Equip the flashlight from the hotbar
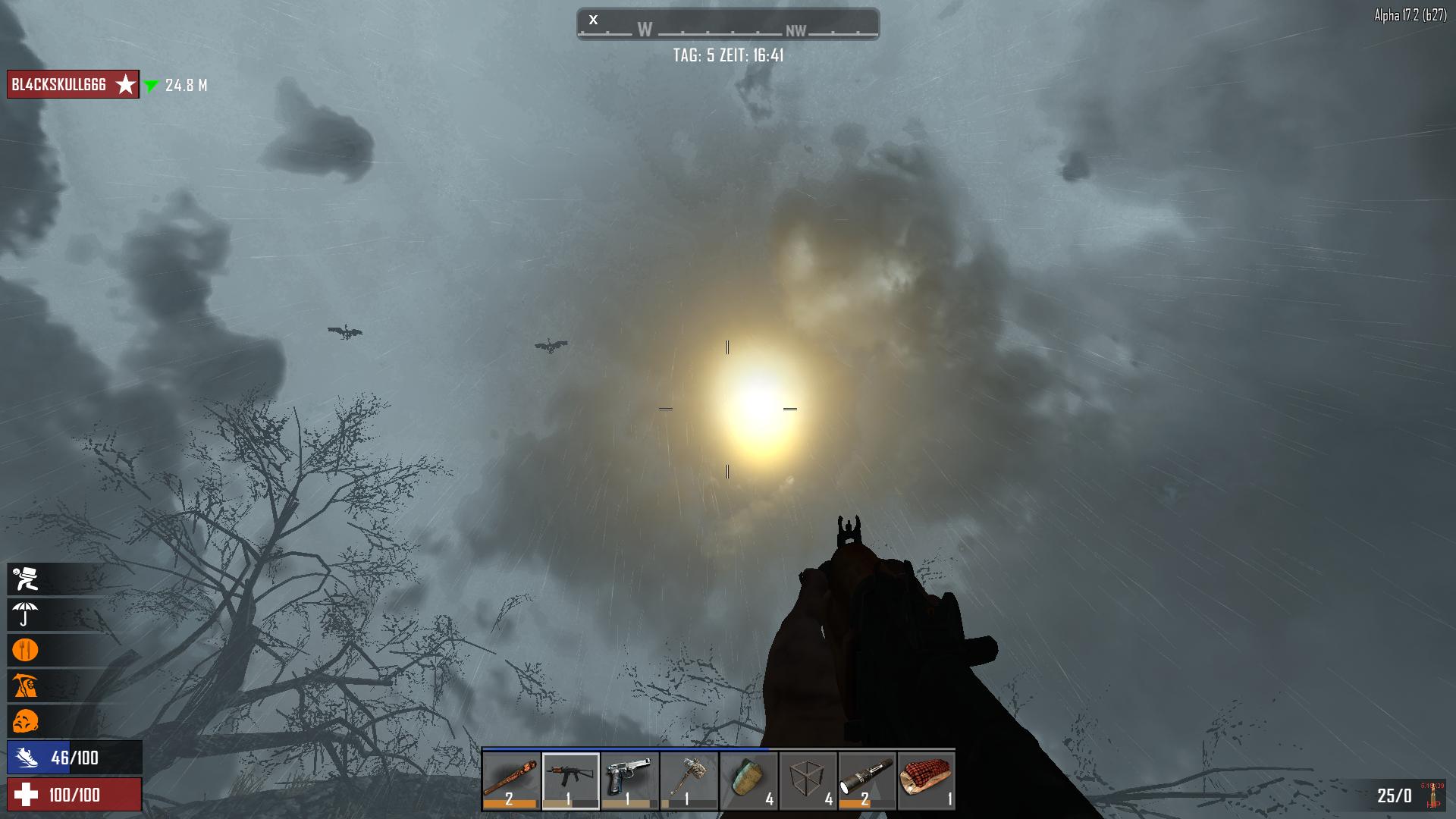 point(867,781)
